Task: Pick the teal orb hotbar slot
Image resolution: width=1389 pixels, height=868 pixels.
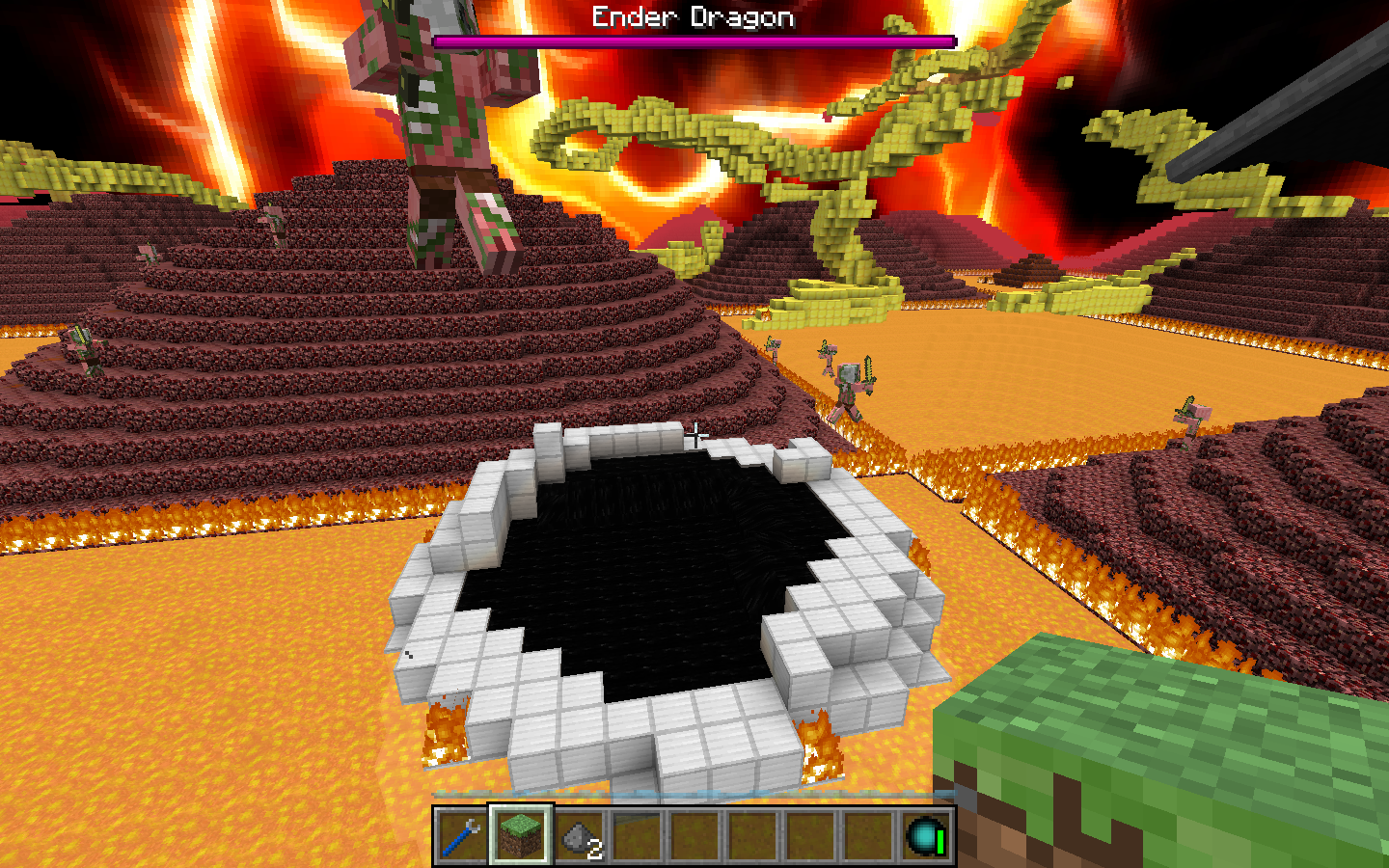Action: click(925, 835)
